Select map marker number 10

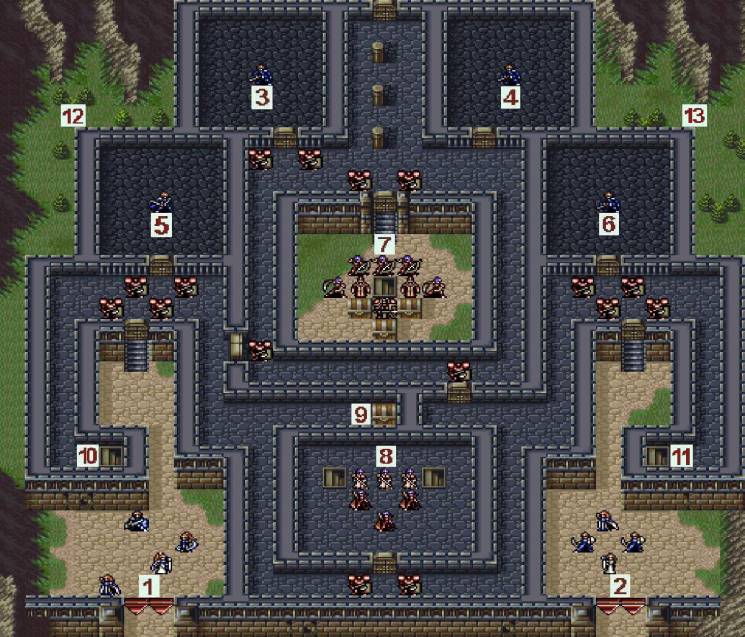coord(88,456)
